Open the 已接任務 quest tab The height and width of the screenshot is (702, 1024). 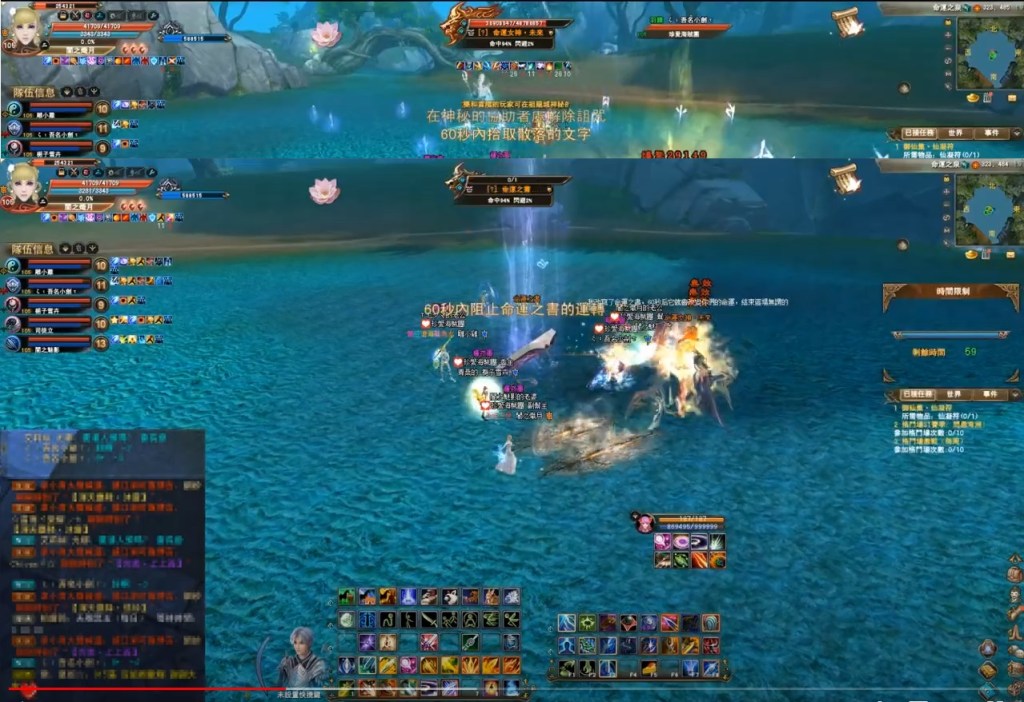coord(919,395)
